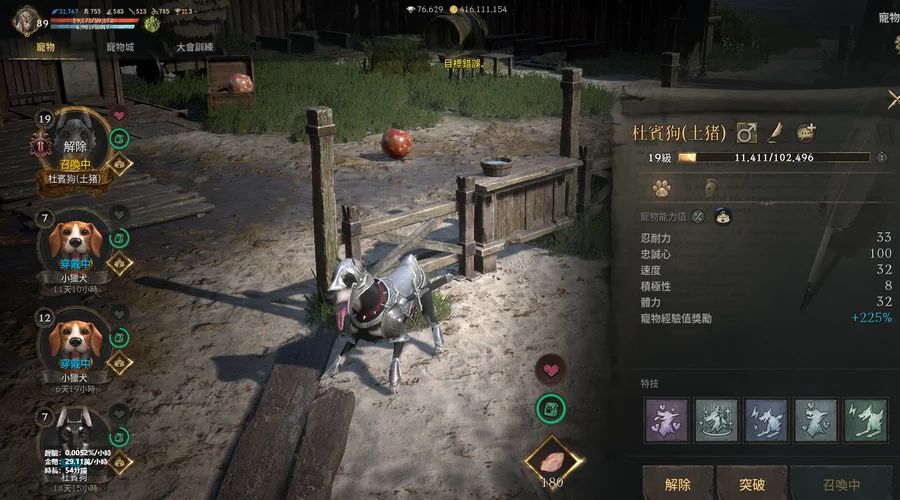Toggle the heart icon on the summoned pet
Image resolution: width=900 pixels, height=500 pixels.
point(118,115)
